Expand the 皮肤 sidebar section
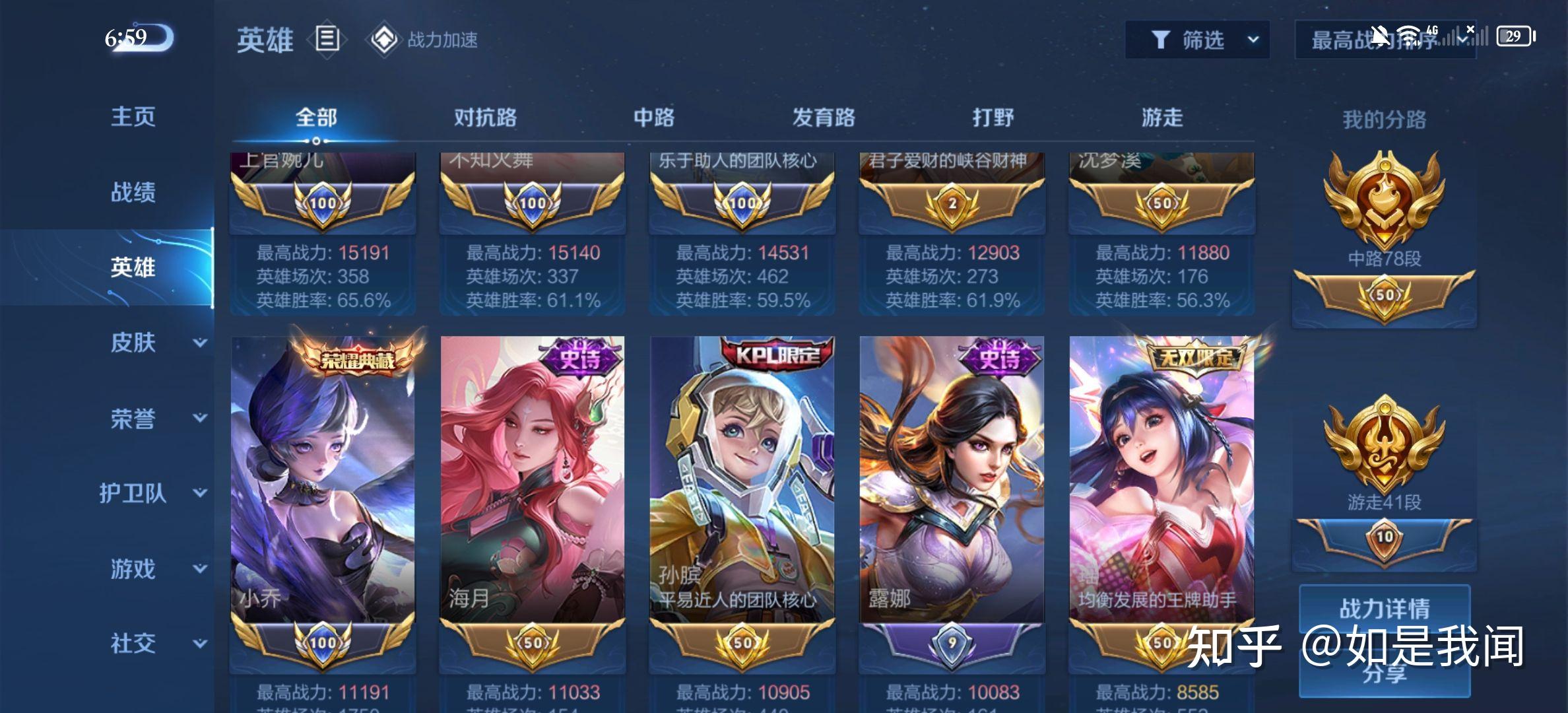This screenshot has height=713, width=1568. click(132, 343)
